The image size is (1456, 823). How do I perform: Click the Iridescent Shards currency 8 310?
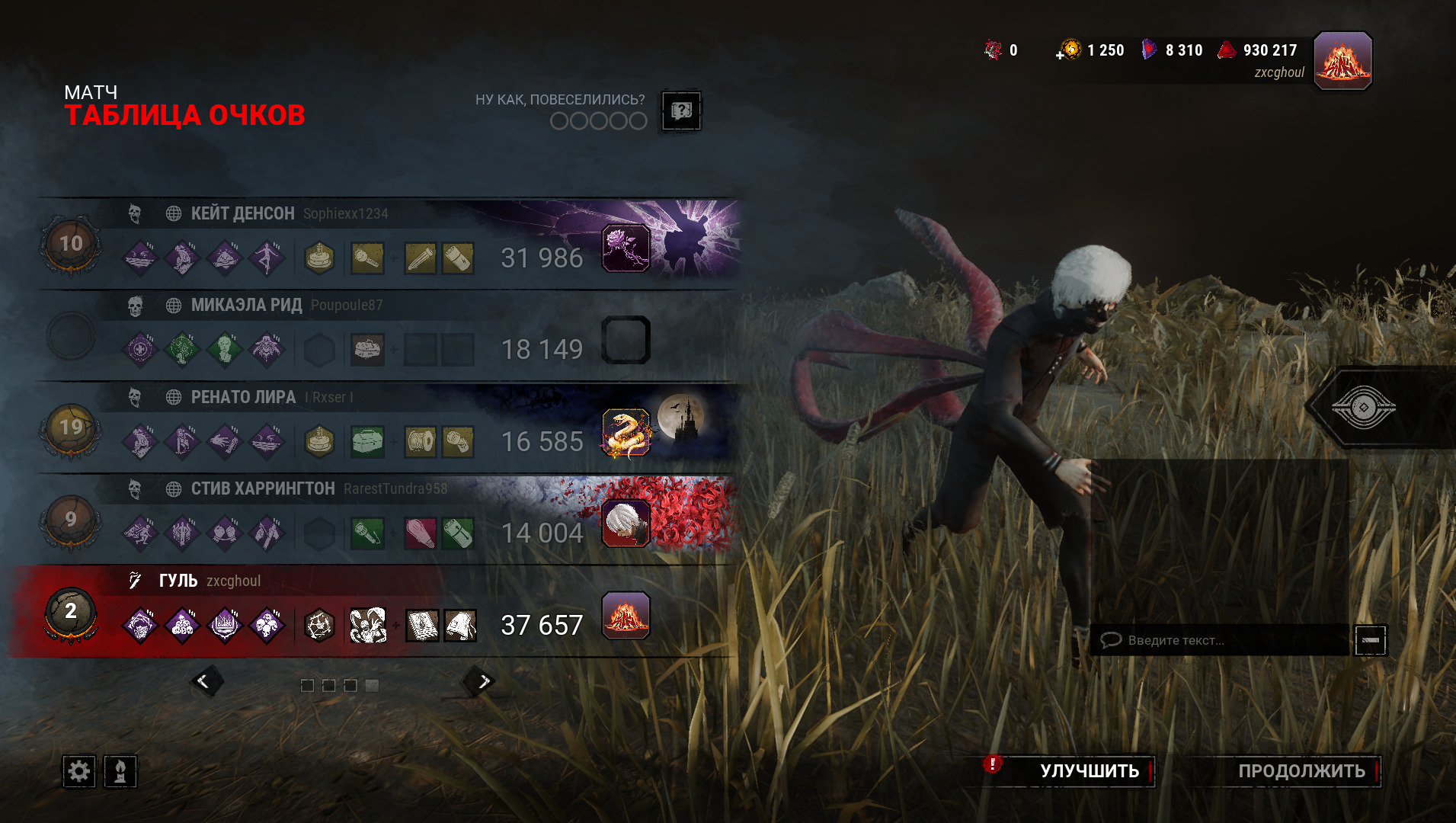coord(1173,50)
